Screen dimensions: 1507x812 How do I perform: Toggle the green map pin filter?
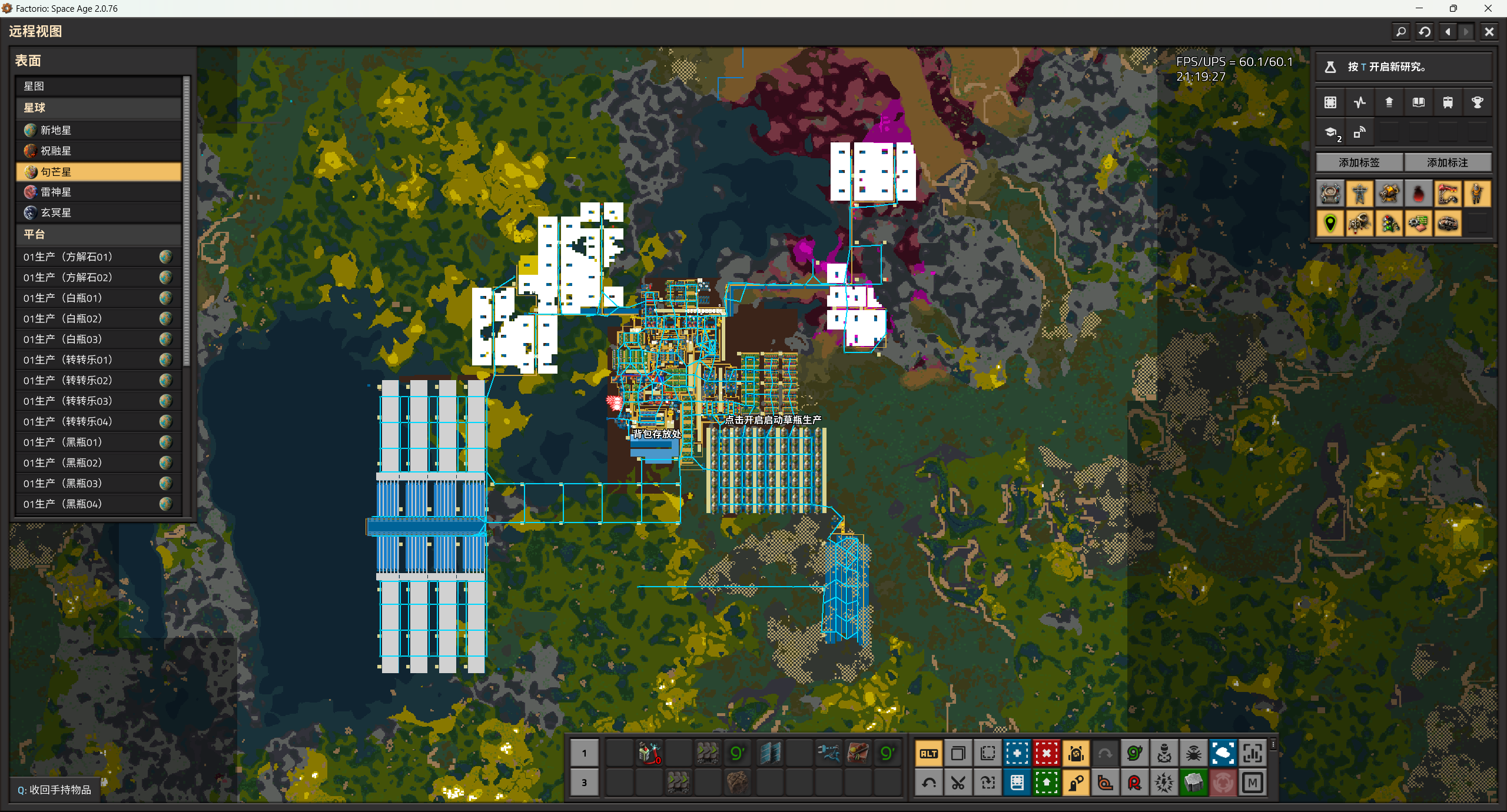coord(1330,224)
